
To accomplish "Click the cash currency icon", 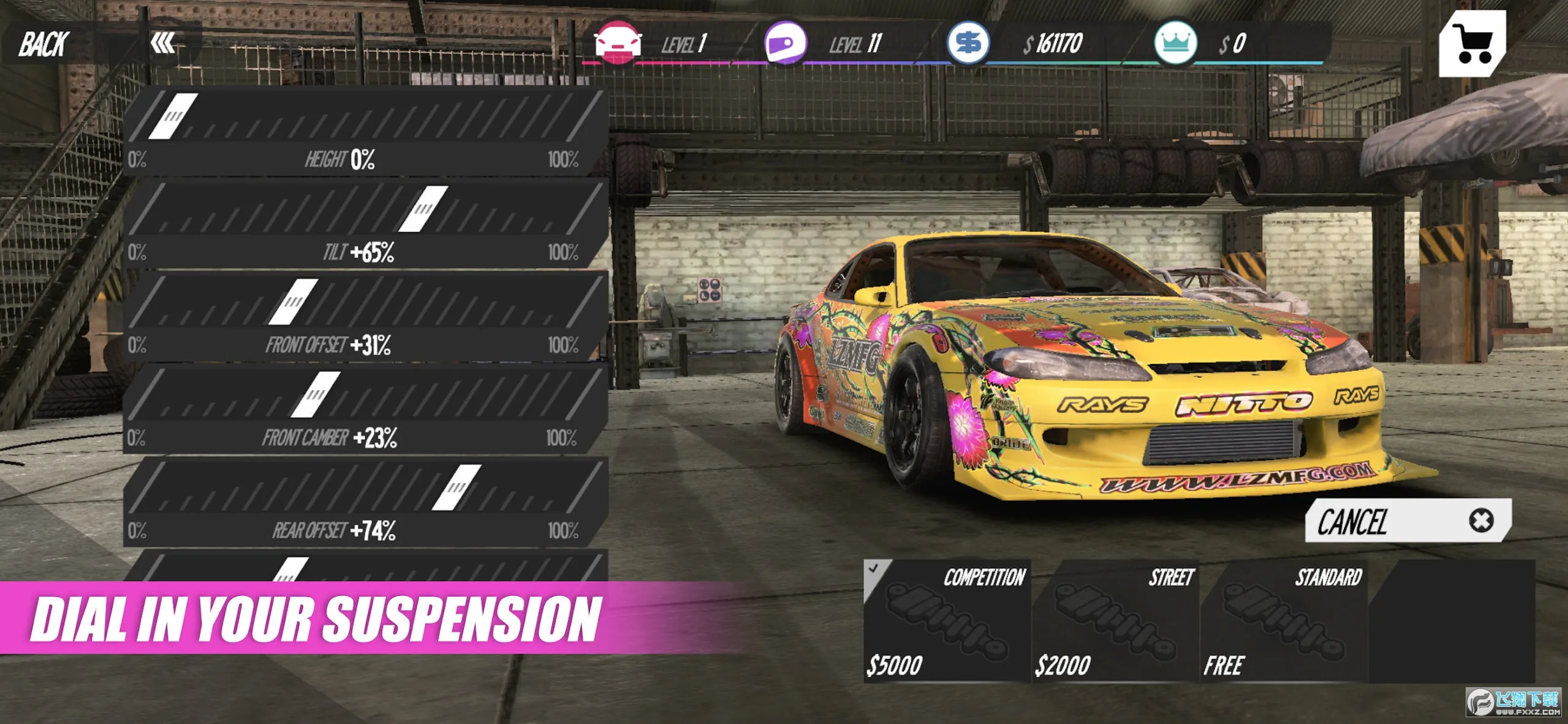I will point(968,43).
